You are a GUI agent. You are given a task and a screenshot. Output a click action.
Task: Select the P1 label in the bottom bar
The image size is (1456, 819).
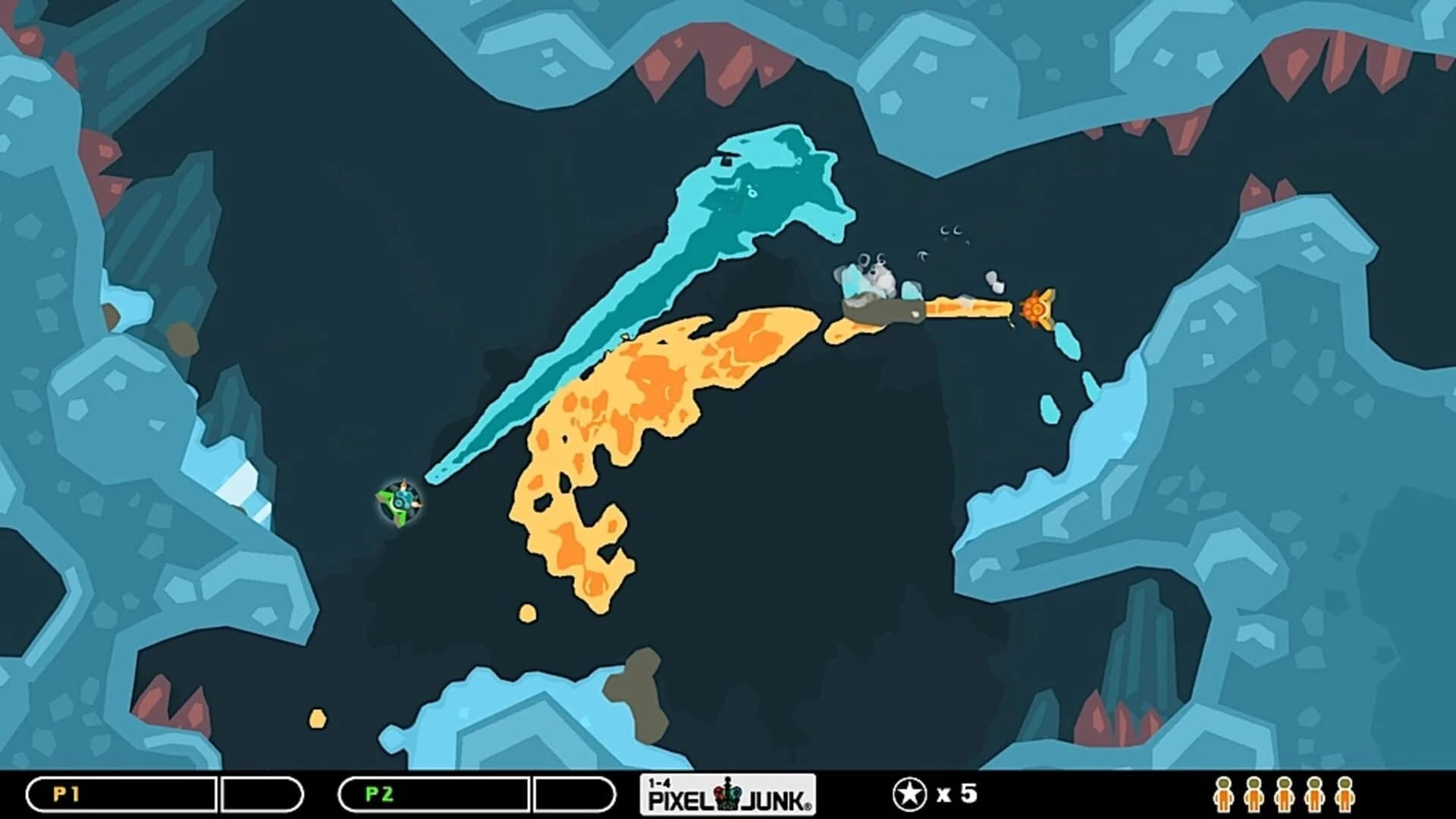pos(67,794)
